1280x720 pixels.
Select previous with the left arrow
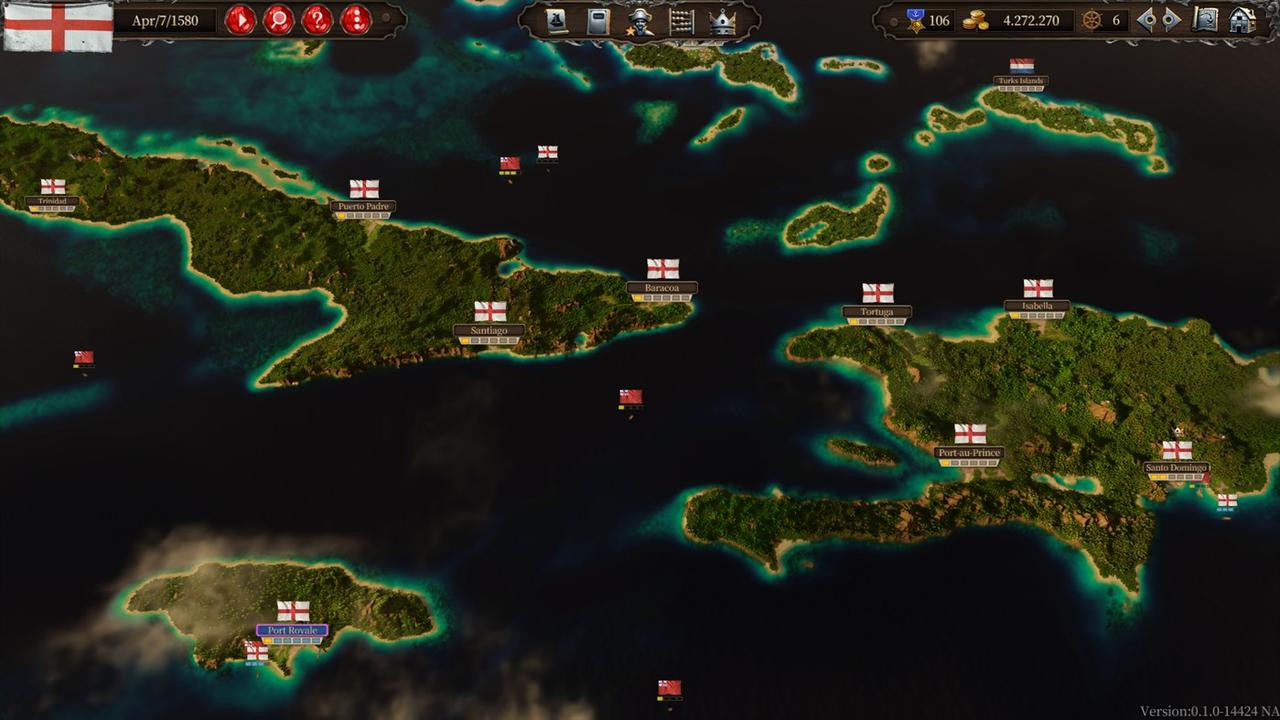pyautogui.click(x=1146, y=20)
